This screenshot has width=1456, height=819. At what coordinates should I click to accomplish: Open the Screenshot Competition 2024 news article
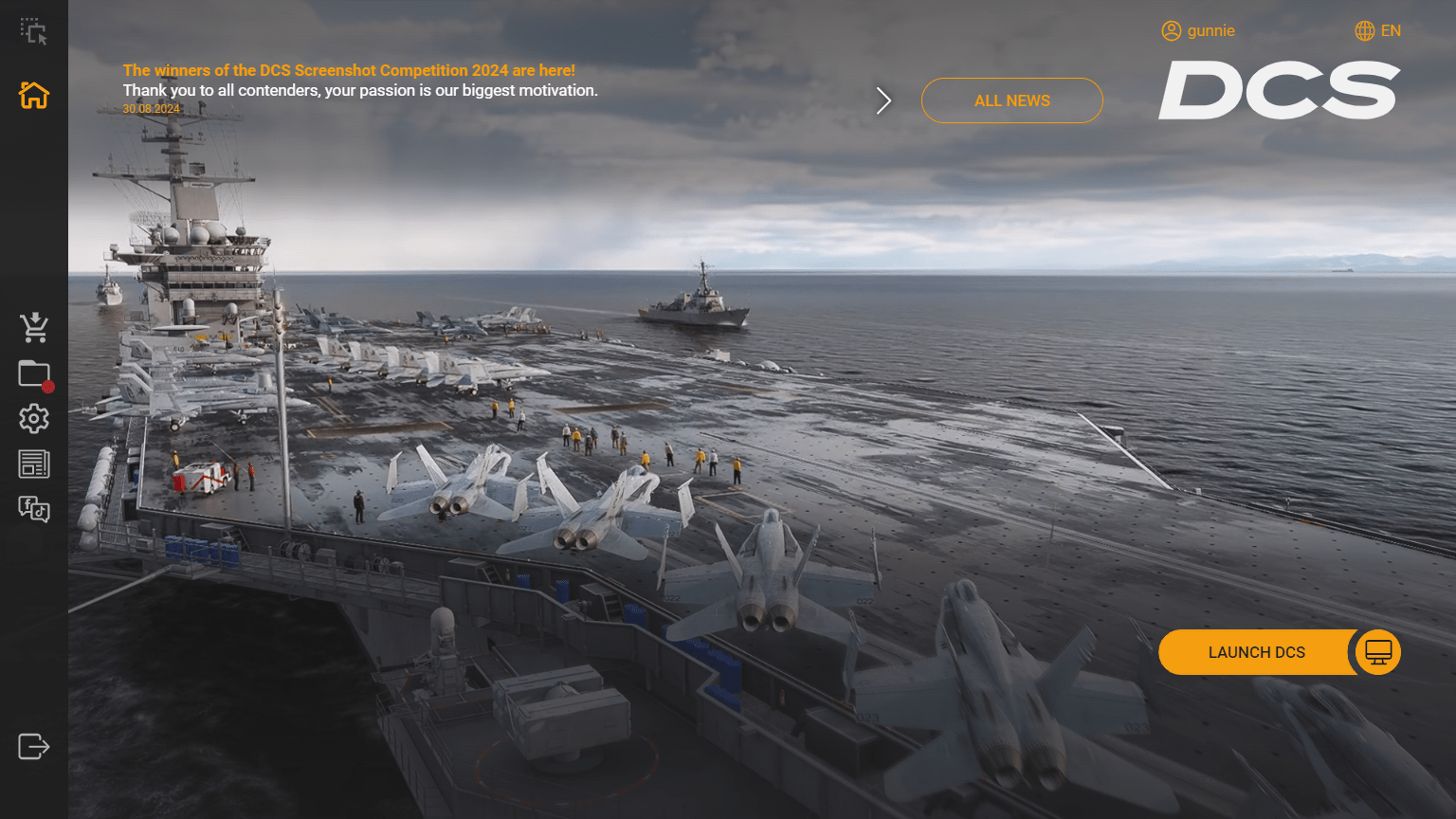pyautogui.click(x=349, y=70)
